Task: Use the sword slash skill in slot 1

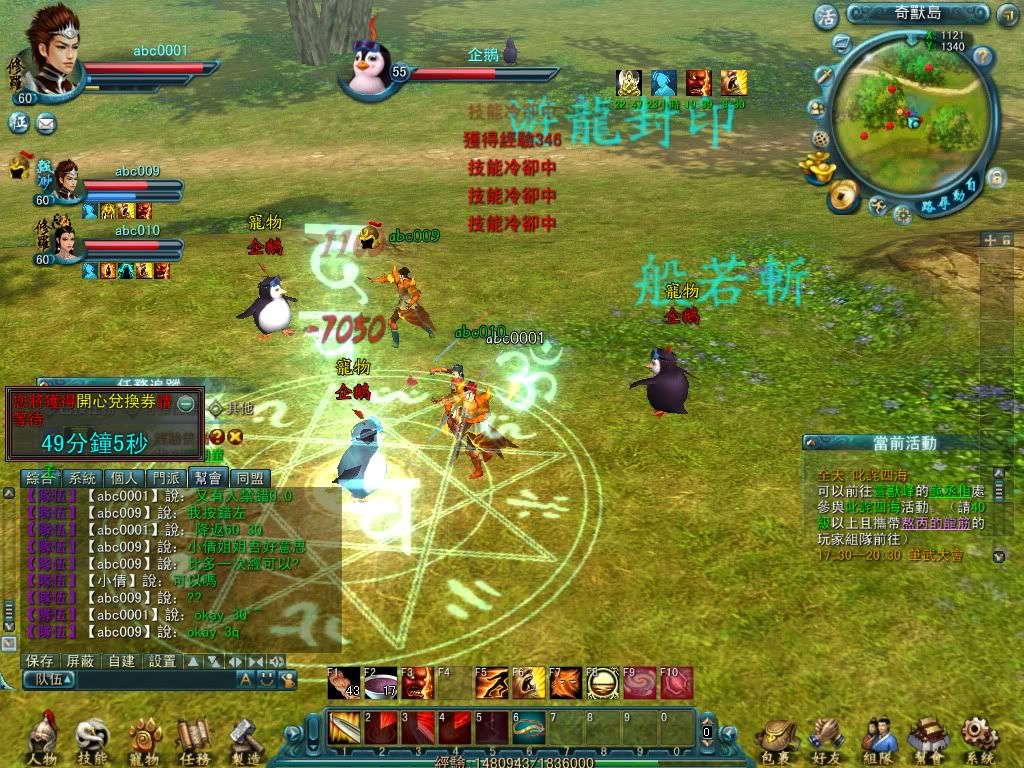Action: coord(344,727)
